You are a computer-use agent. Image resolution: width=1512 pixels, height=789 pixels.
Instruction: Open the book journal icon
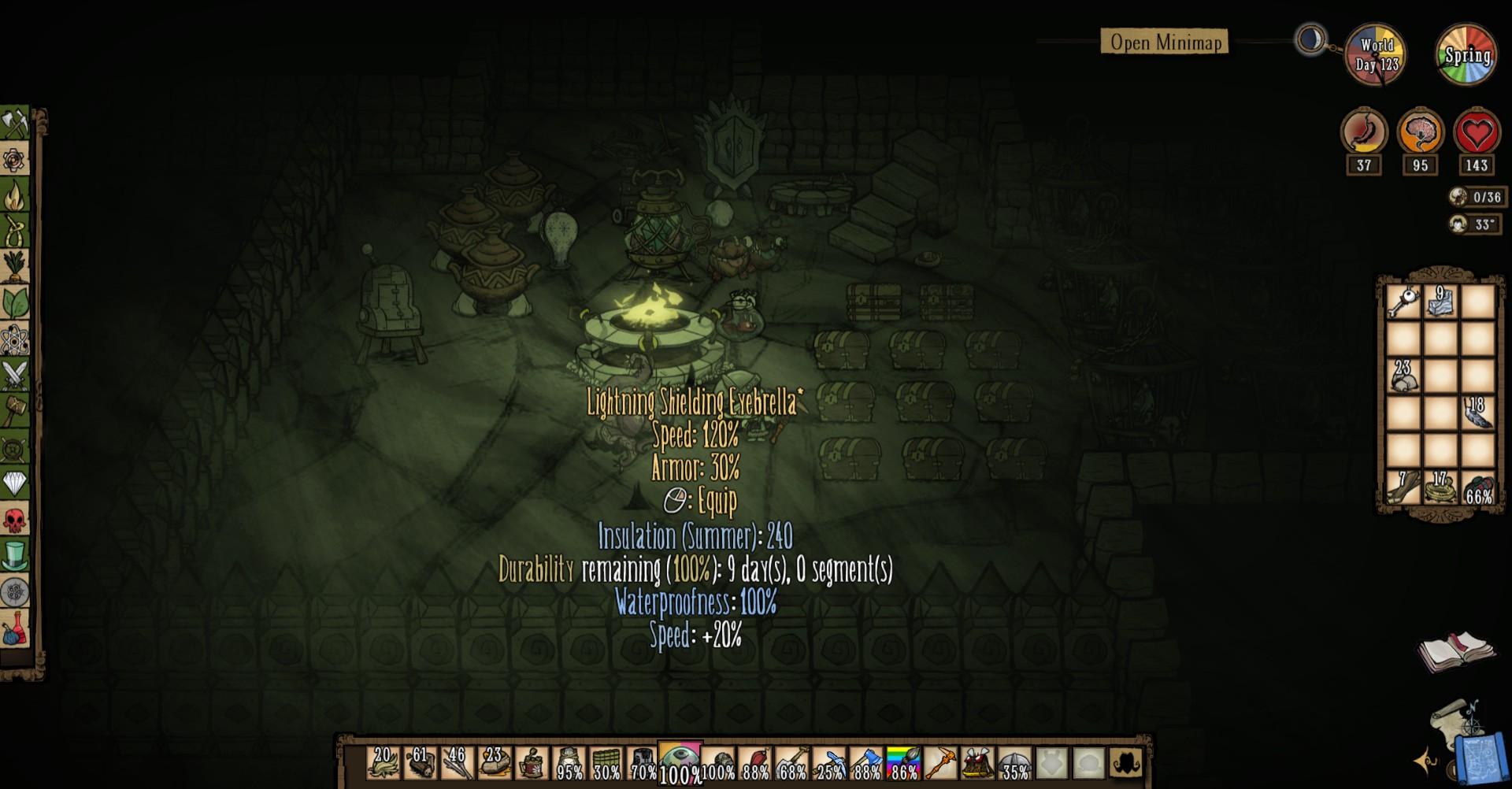1455,651
